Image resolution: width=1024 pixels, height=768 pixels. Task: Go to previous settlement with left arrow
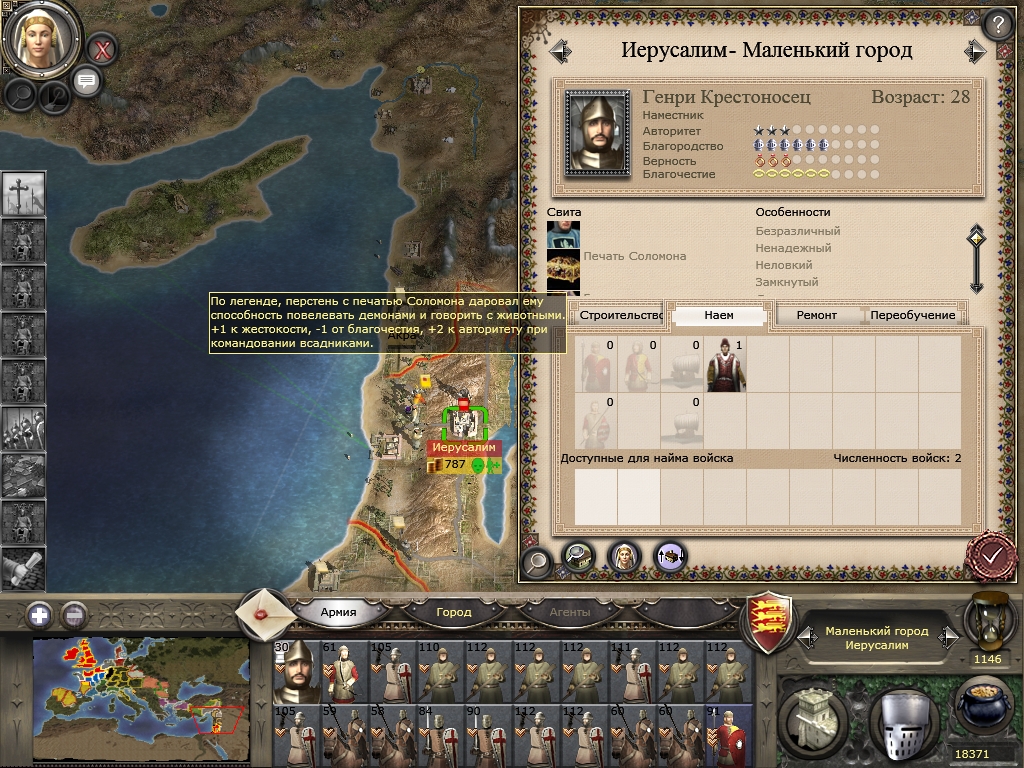tap(560, 51)
